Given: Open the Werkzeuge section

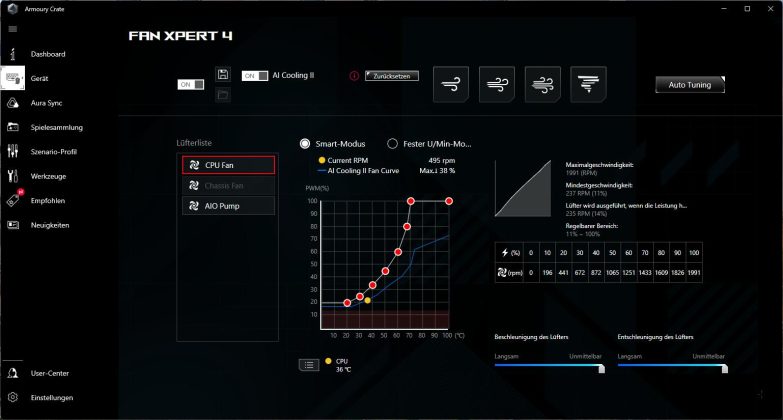Looking at the screenshot, I should pyautogui.click(x=49, y=176).
